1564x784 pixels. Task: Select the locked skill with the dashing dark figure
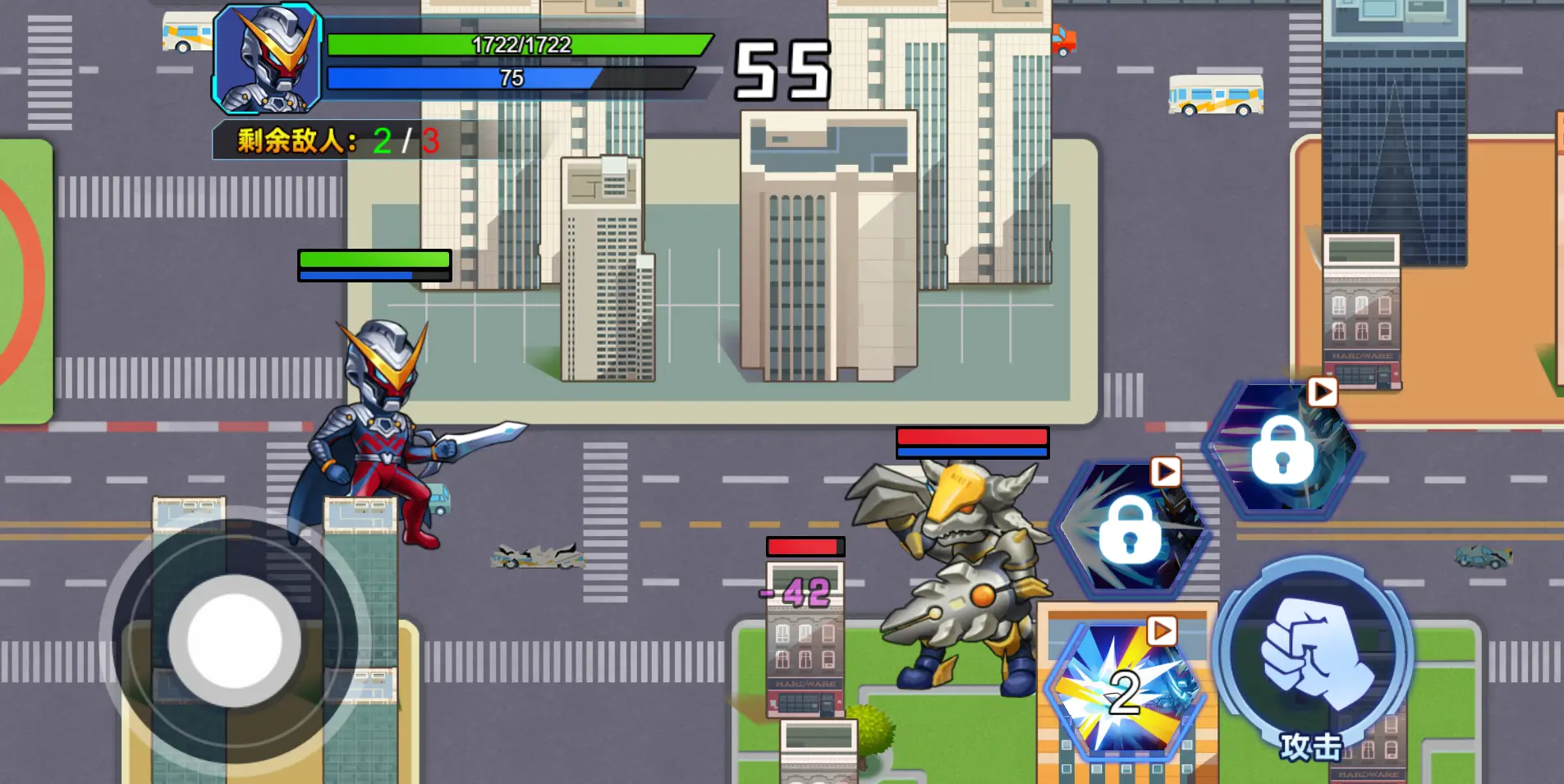point(1131,530)
